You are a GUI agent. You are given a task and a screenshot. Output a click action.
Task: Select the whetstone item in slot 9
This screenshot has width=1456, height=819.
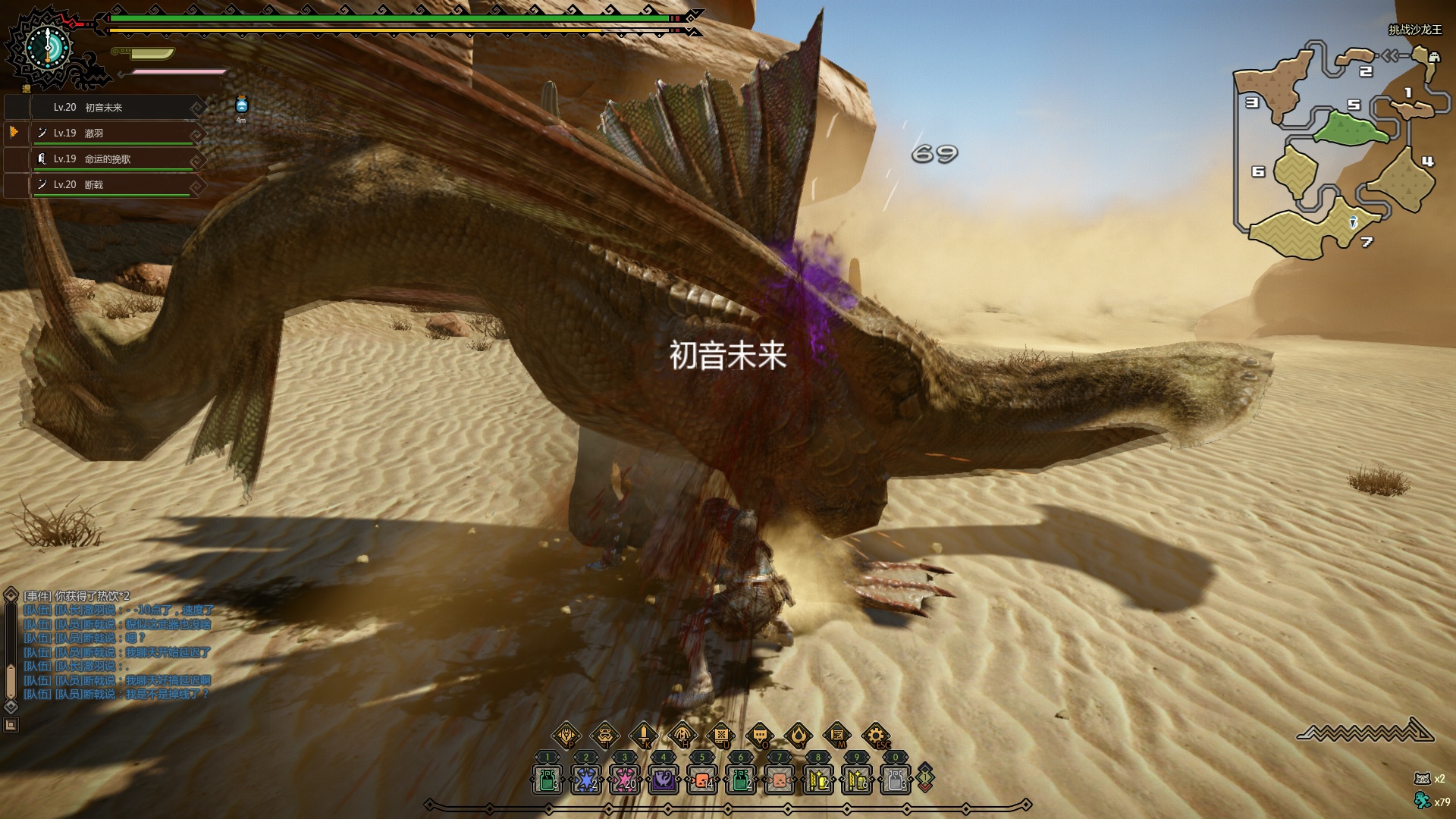pos(857,780)
